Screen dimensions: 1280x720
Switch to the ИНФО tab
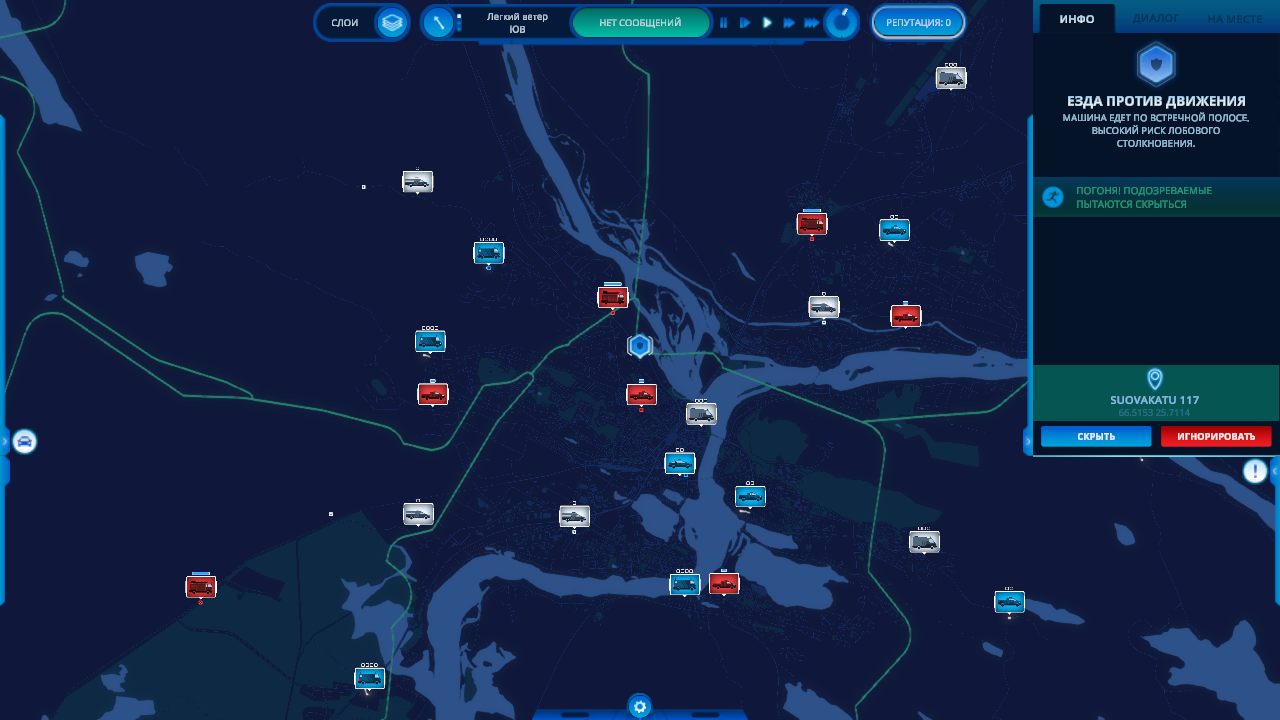(1077, 19)
